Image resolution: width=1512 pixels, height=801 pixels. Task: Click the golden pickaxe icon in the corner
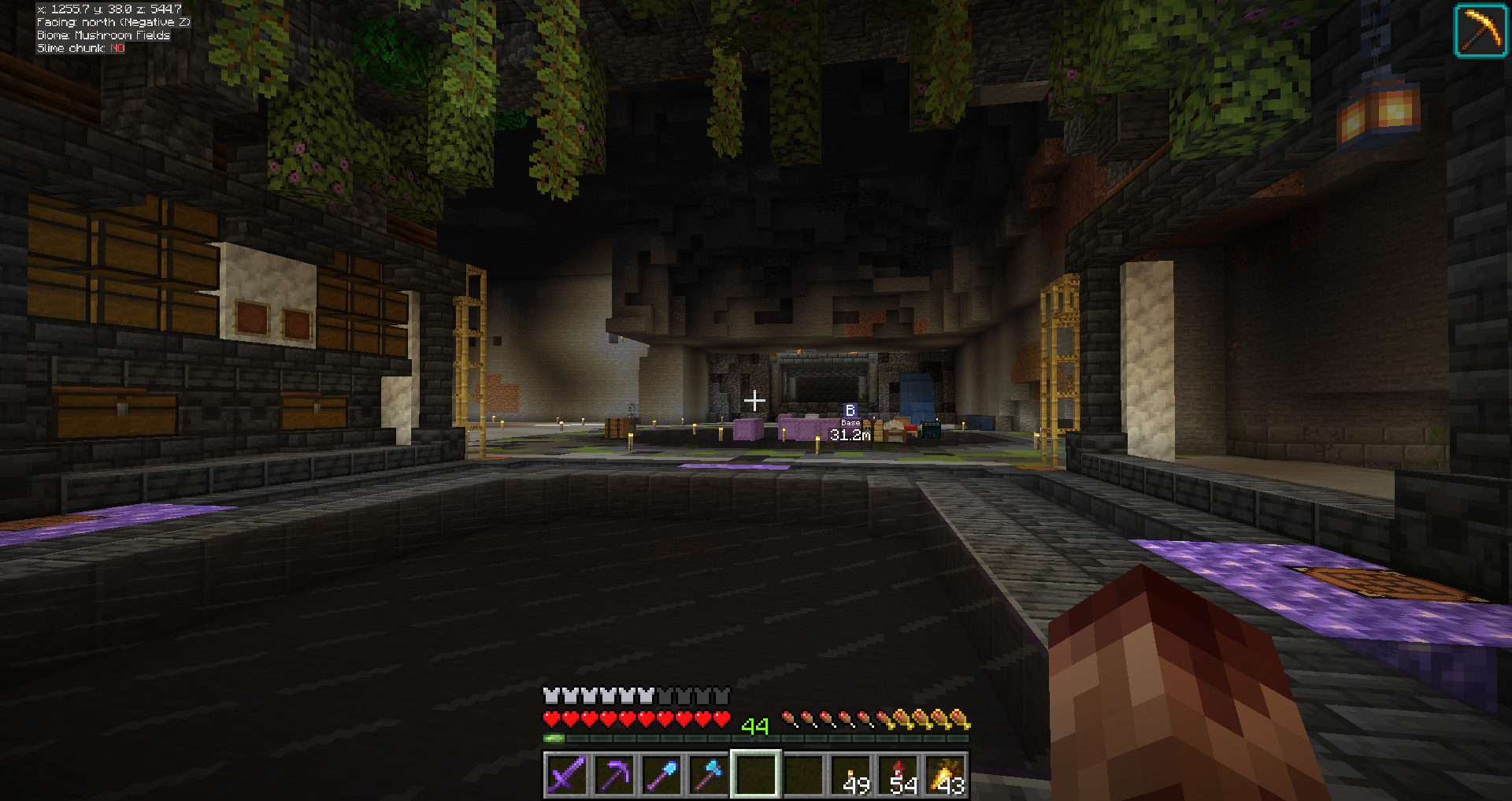(x=1480, y=31)
